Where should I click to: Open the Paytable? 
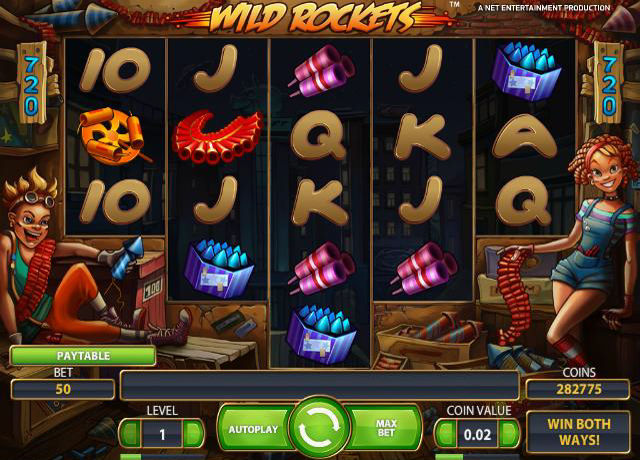(x=83, y=355)
